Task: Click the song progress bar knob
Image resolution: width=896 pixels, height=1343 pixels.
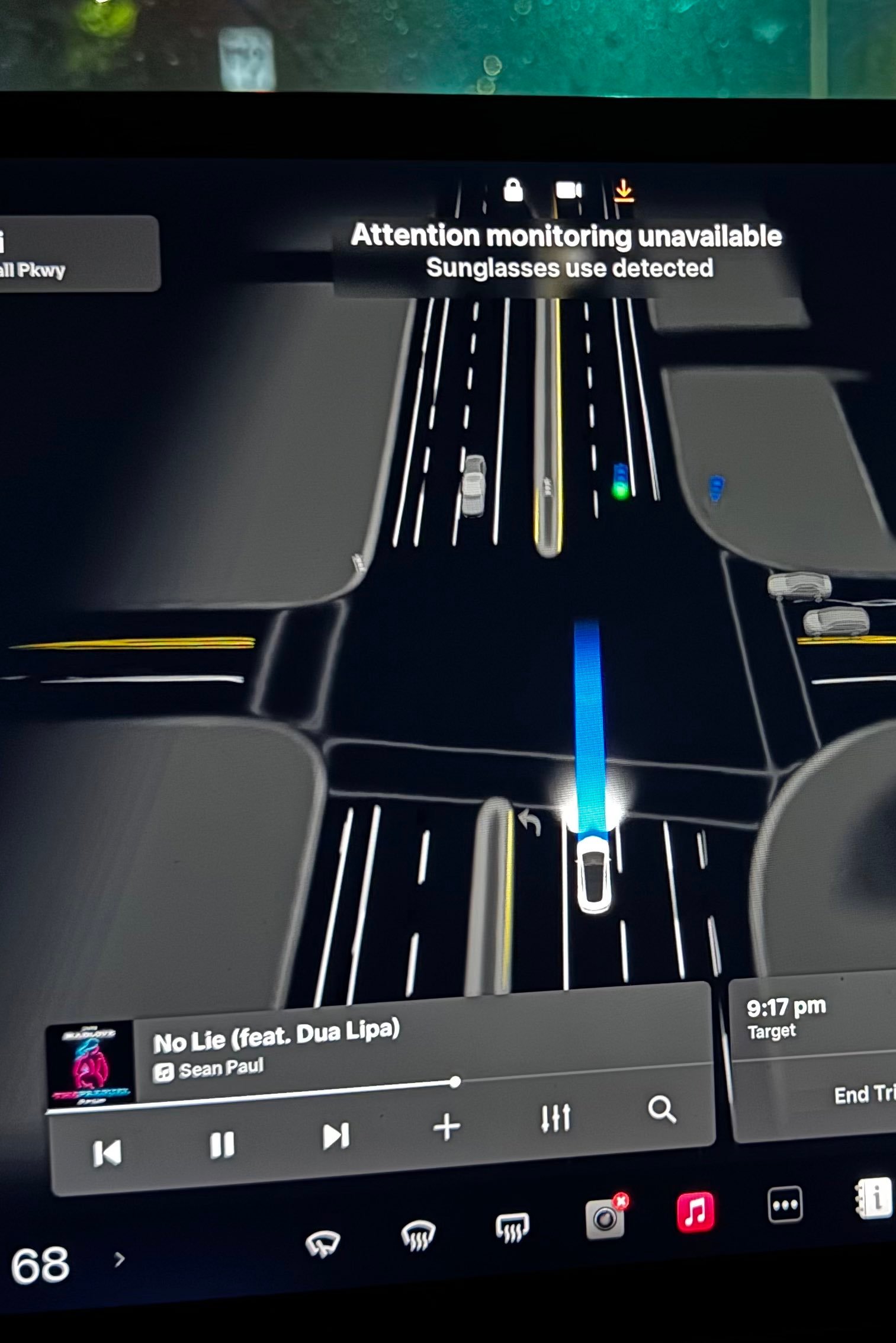Action: (455, 1082)
